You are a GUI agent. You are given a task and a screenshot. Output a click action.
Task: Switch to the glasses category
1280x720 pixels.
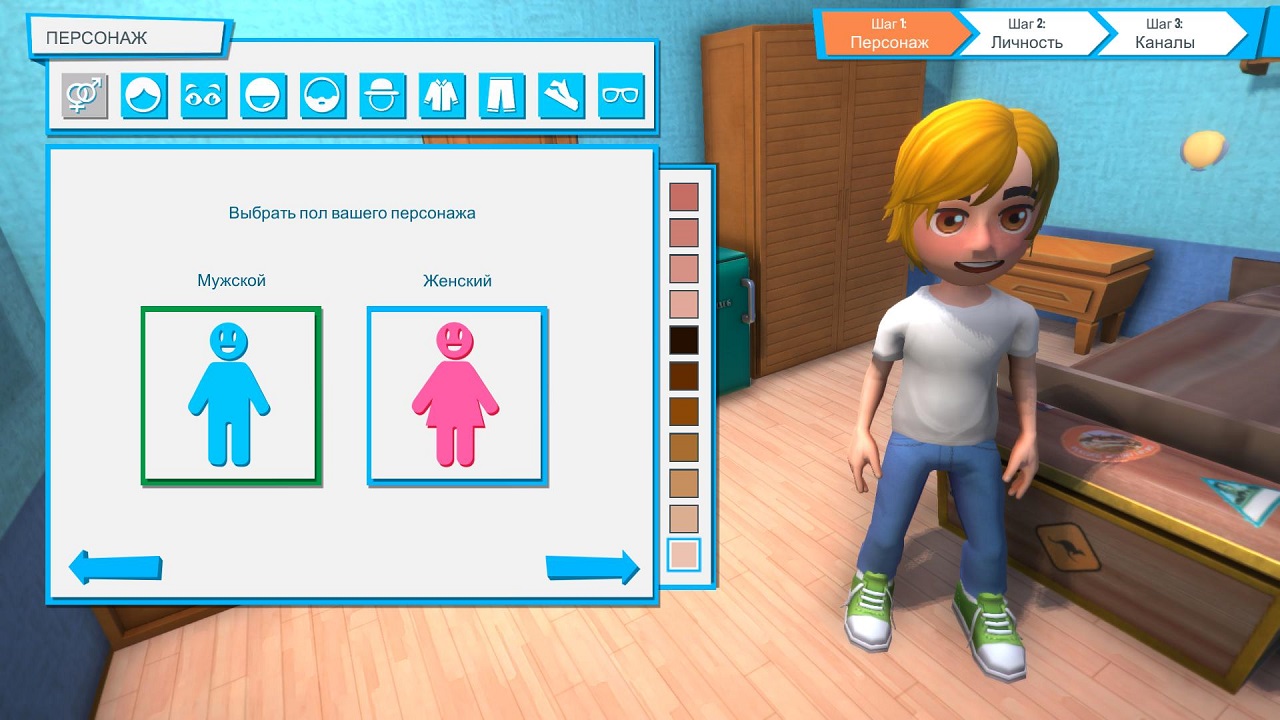[x=621, y=96]
